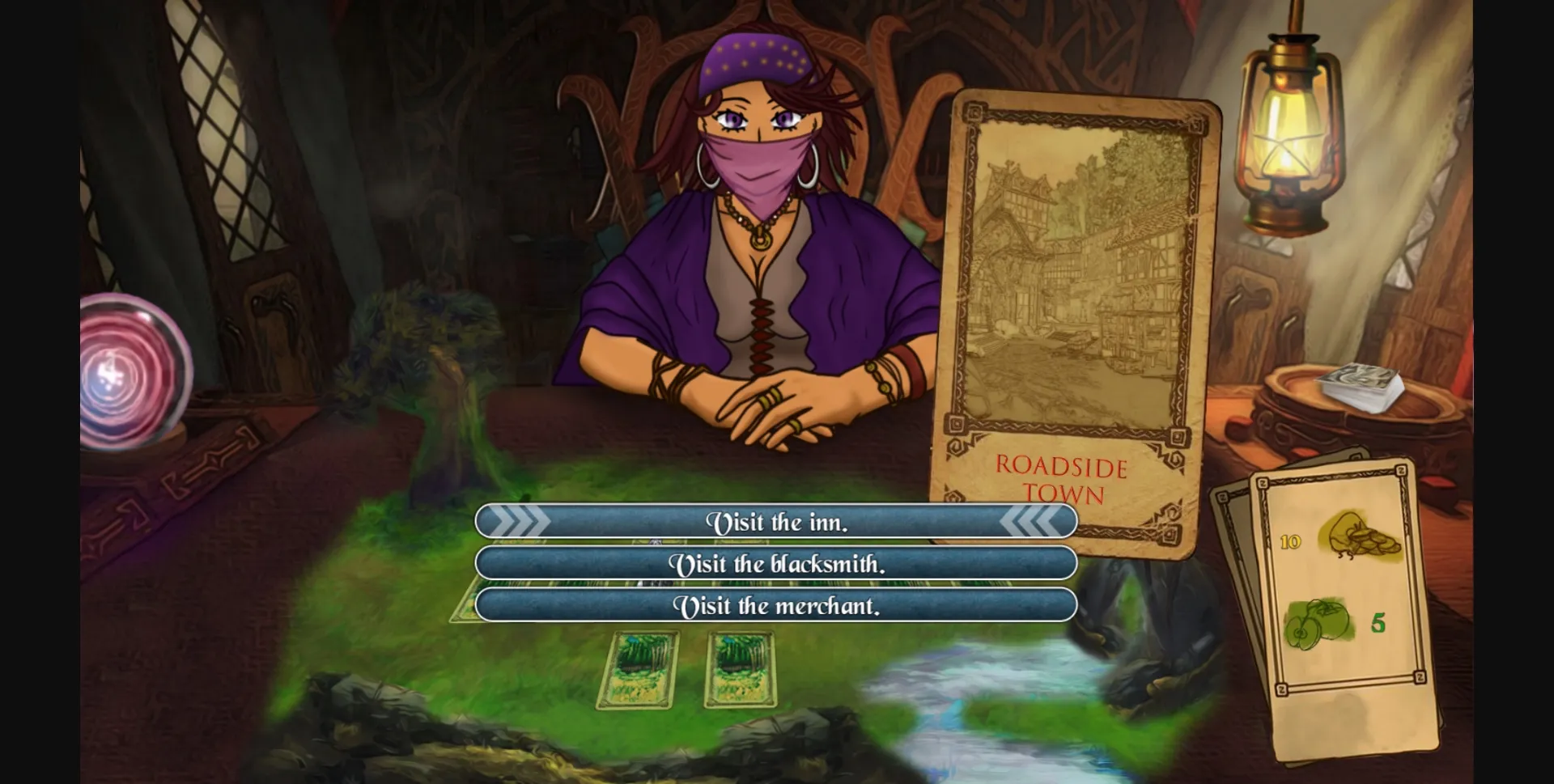This screenshot has width=1554, height=784.
Task: Choose the Visit the blacksmith option
Action: tap(777, 565)
